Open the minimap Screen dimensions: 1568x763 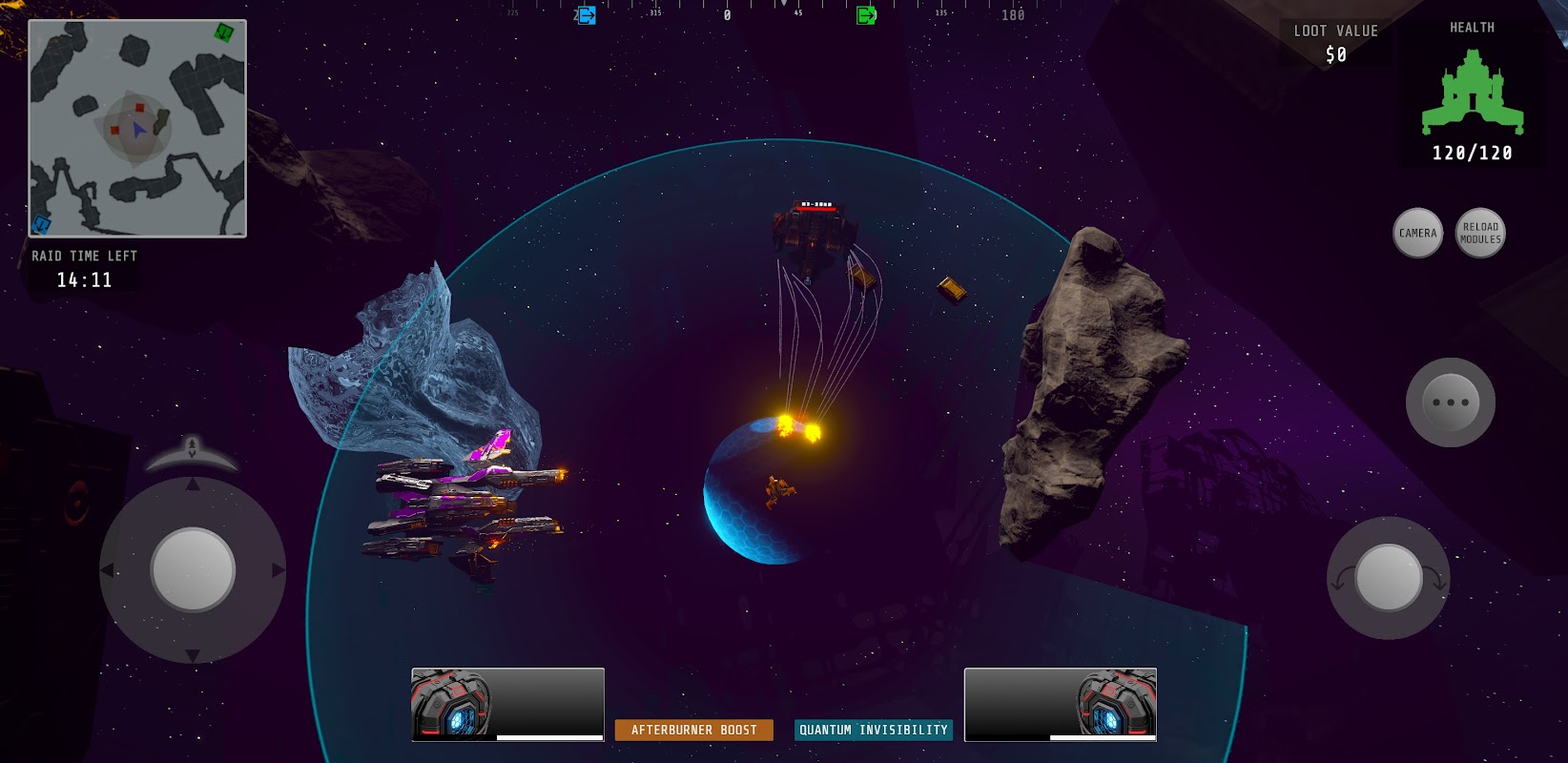click(137, 129)
